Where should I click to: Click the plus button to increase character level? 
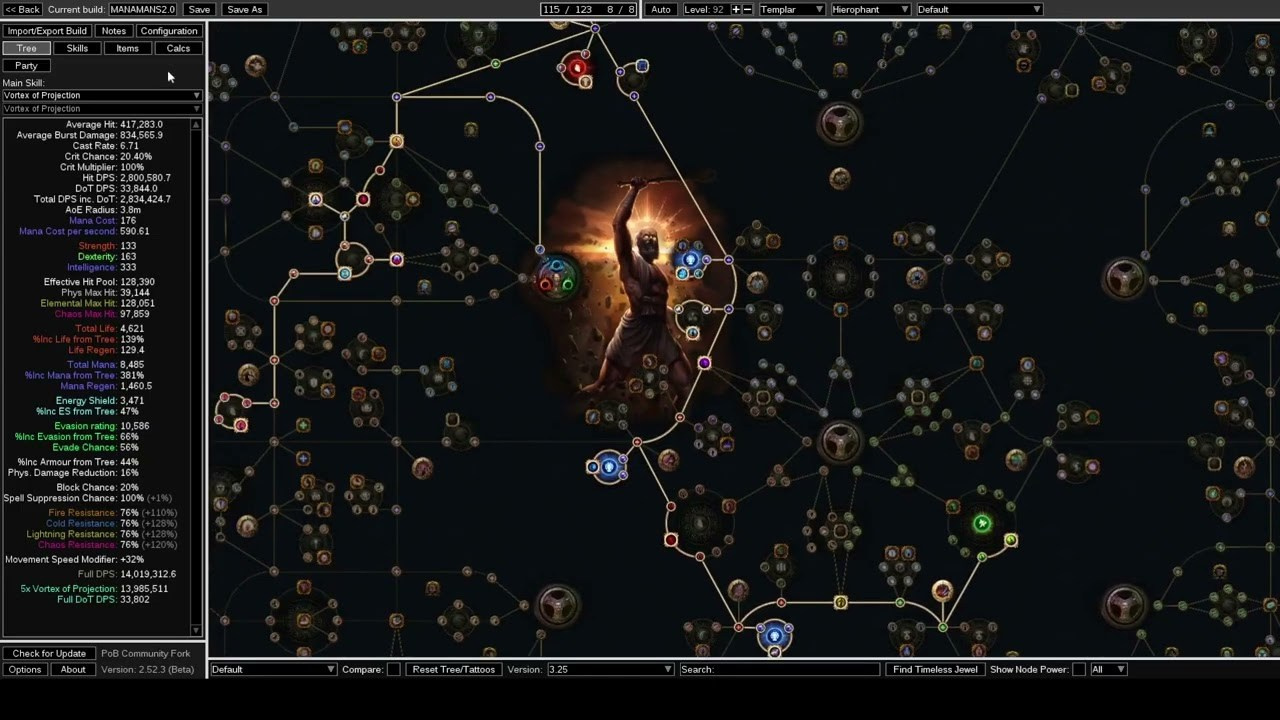click(x=733, y=9)
